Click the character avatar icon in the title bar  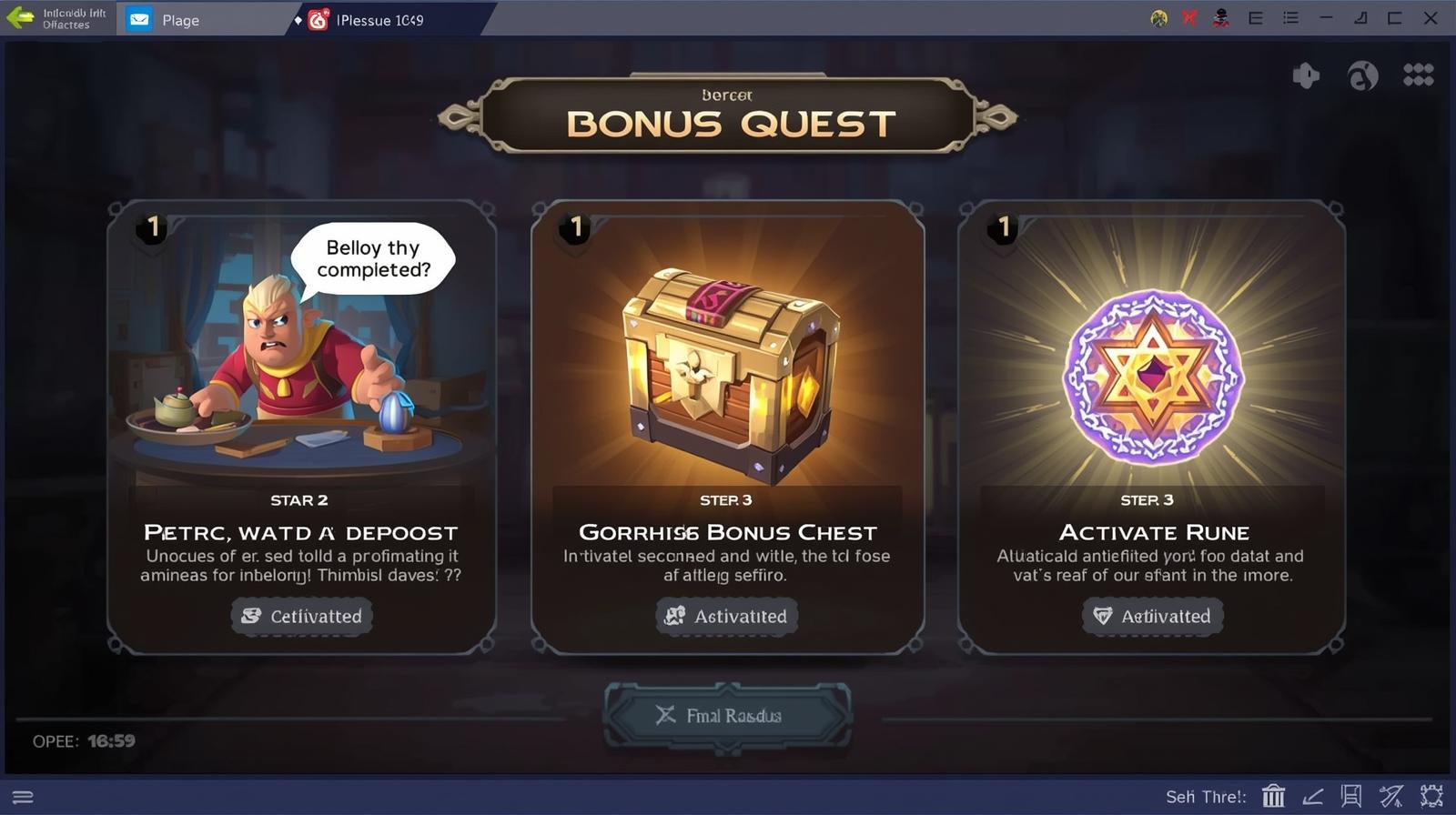(1158, 18)
